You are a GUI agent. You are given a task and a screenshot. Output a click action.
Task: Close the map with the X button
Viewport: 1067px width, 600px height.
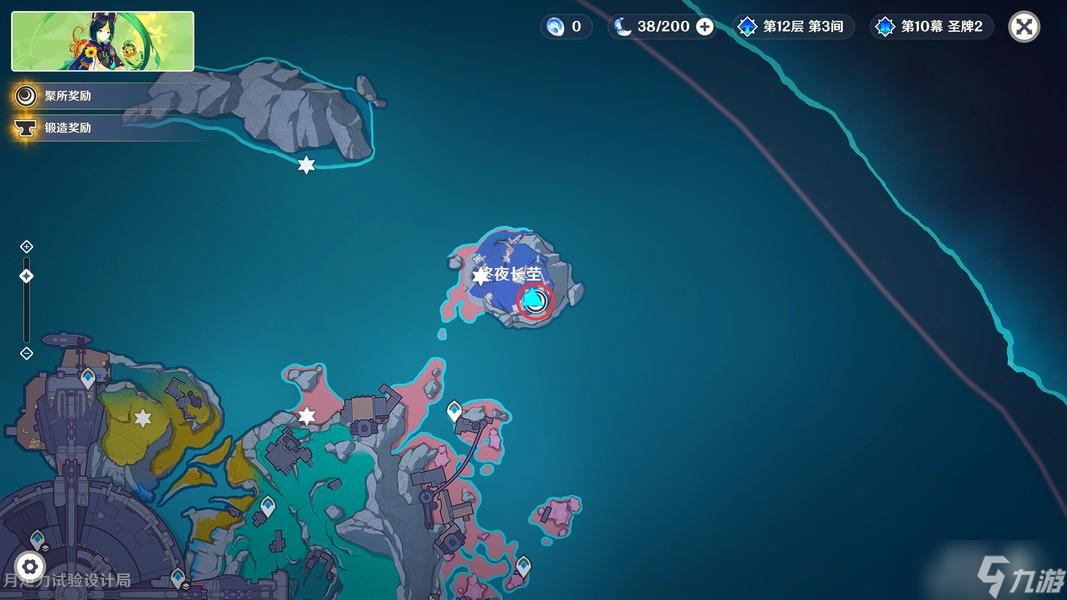pyautogui.click(x=1023, y=27)
